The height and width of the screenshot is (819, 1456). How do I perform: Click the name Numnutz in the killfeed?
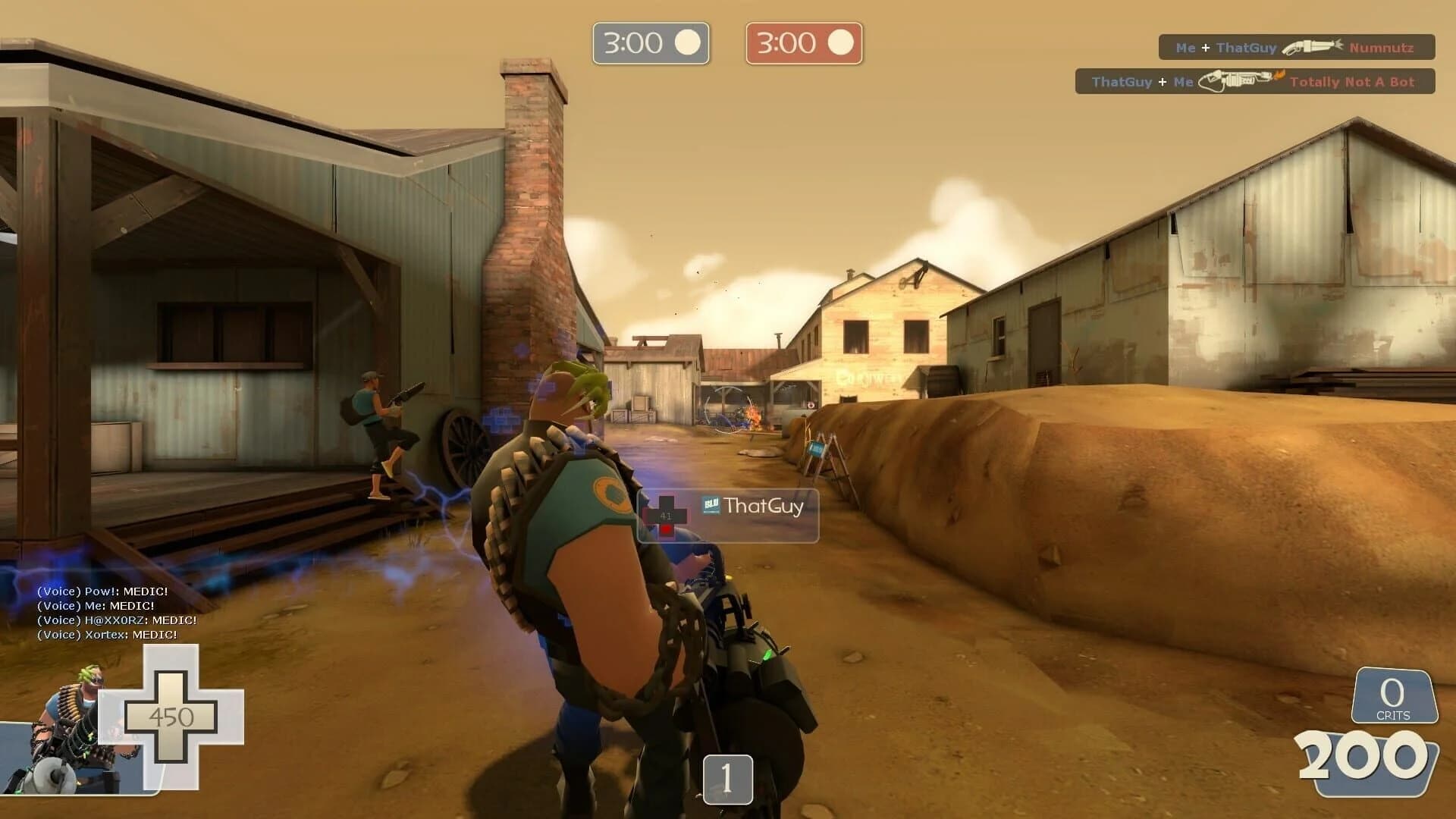[1382, 47]
